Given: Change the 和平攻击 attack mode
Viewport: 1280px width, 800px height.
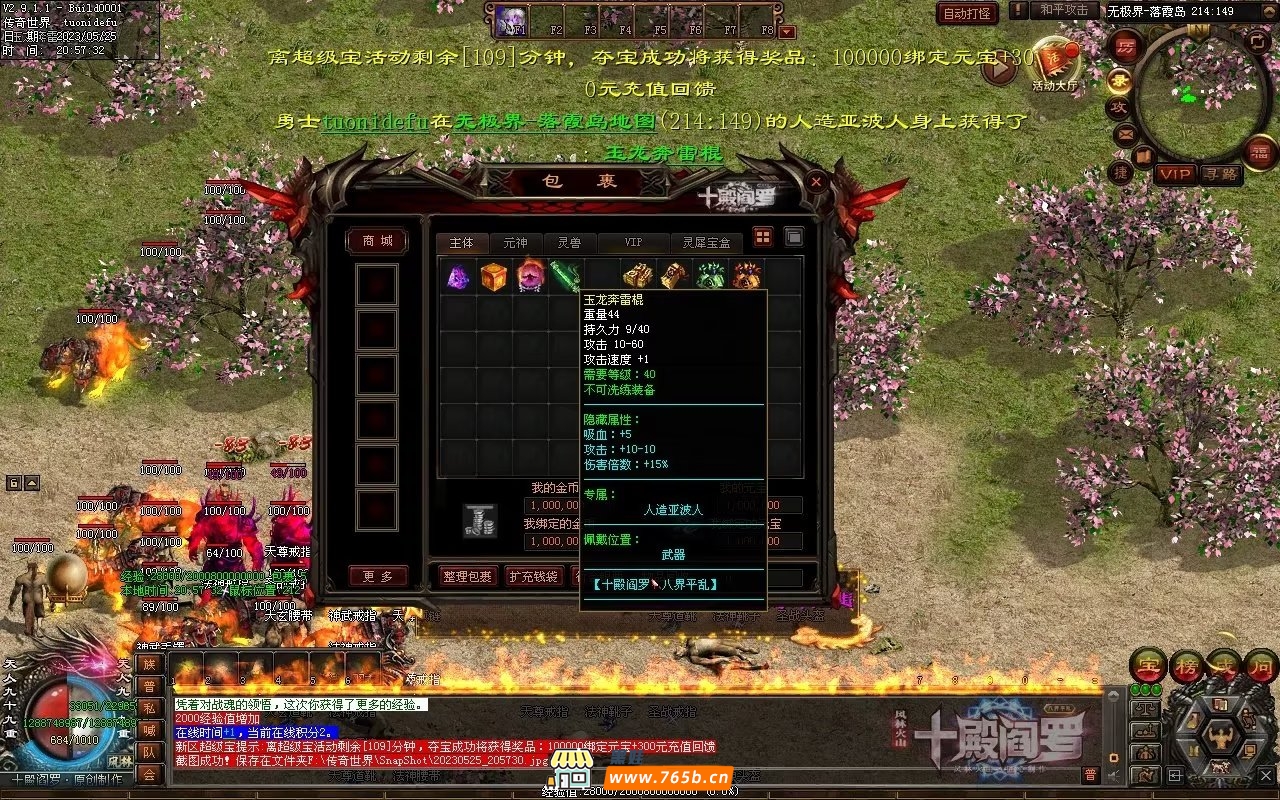Looking at the screenshot, I should click(1063, 10).
